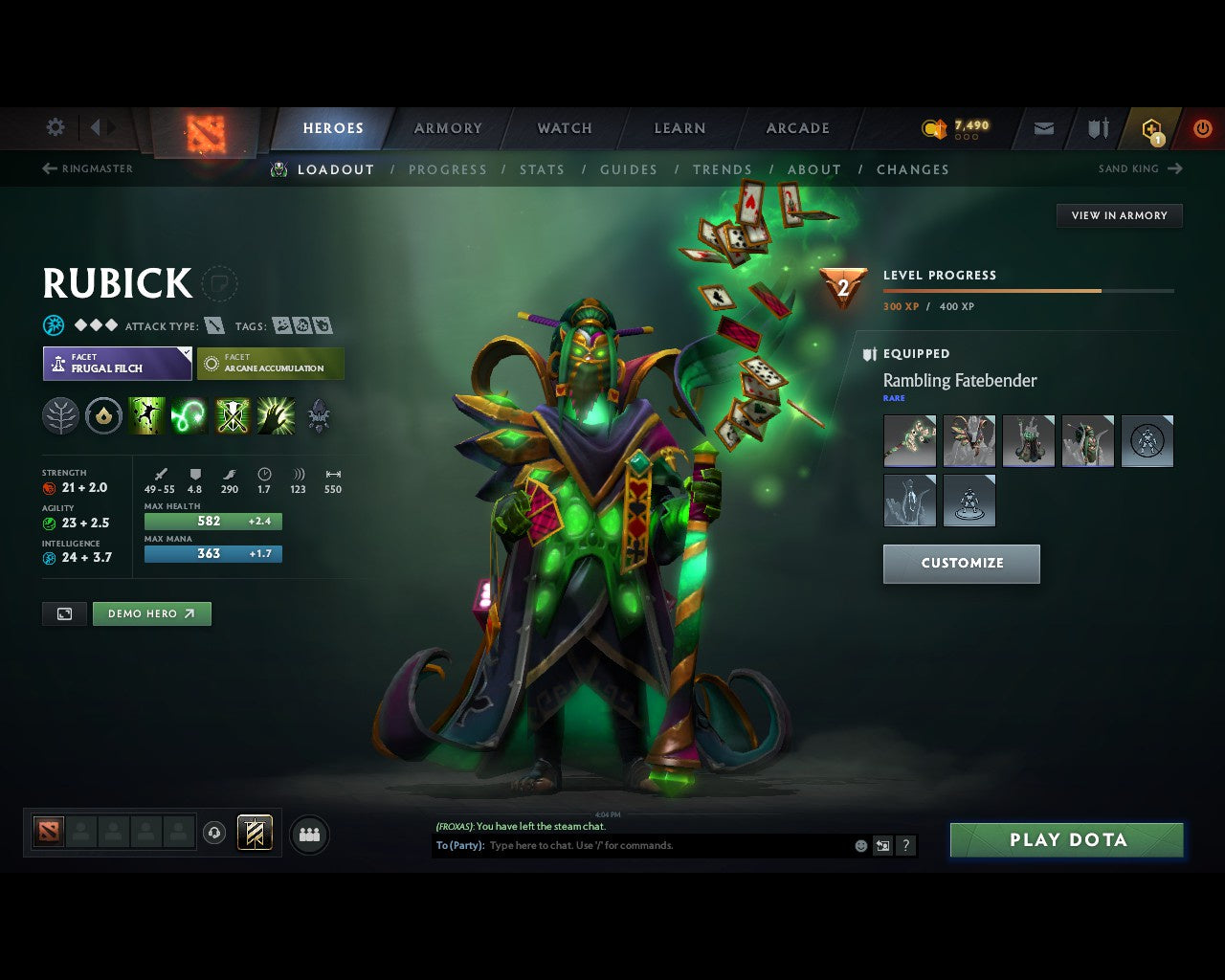Select the Fade Bolt ability icon
Image resolution: width=1225 pixels, height=980 pixels.
coord(189,414)
